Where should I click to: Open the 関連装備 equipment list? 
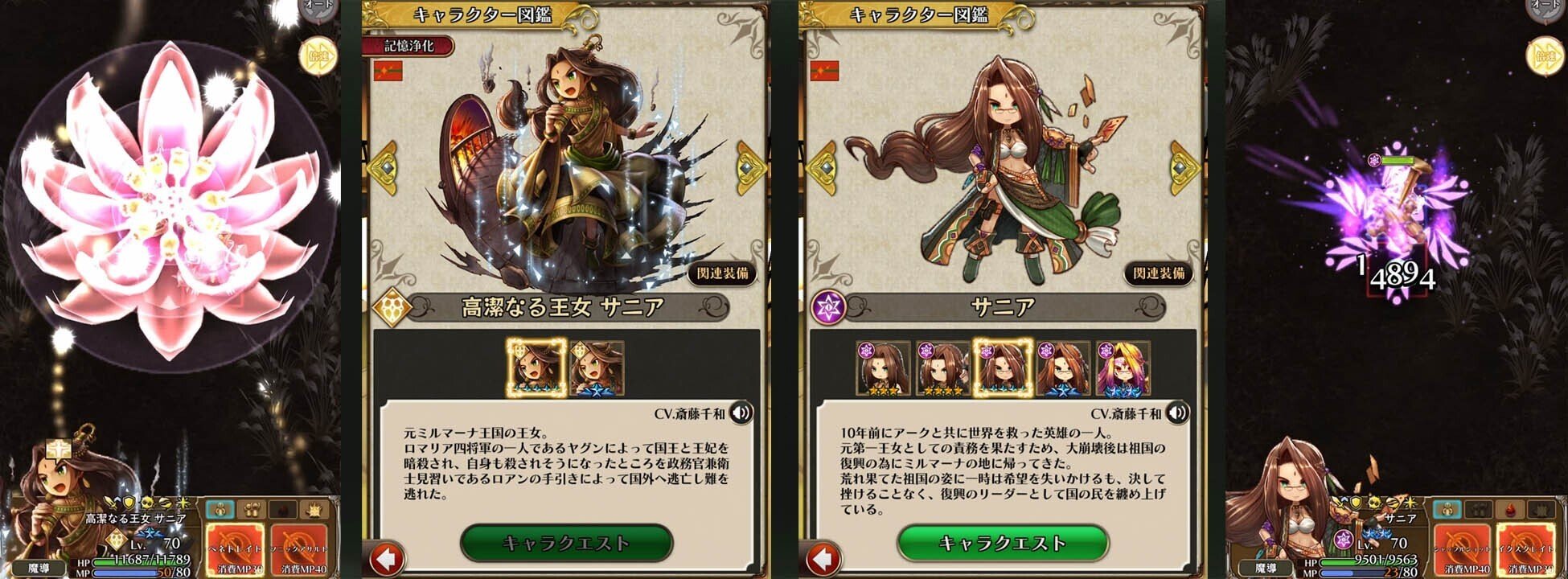721,273
